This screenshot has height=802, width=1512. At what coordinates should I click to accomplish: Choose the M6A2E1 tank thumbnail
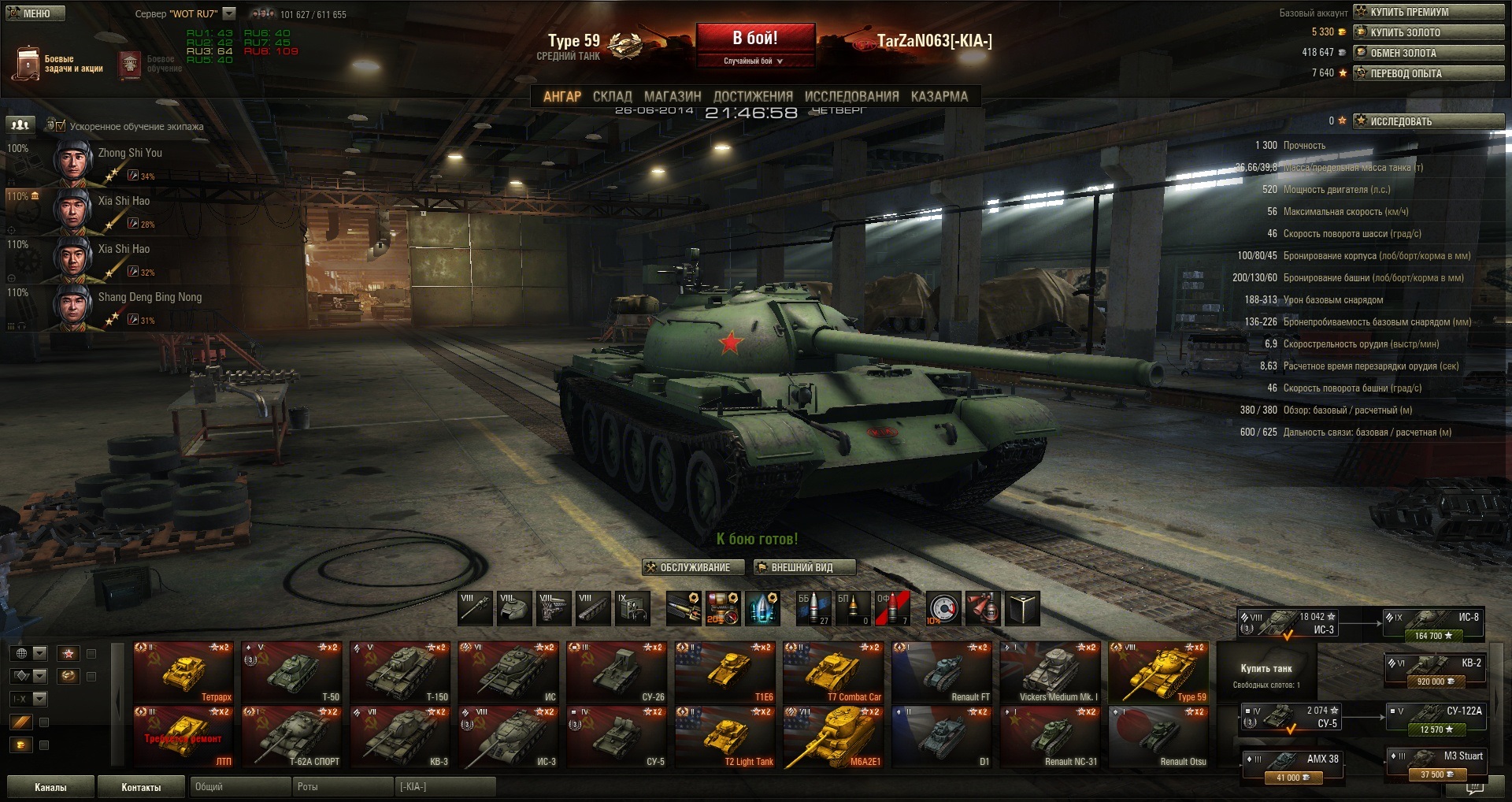click(x=833, y=737)
